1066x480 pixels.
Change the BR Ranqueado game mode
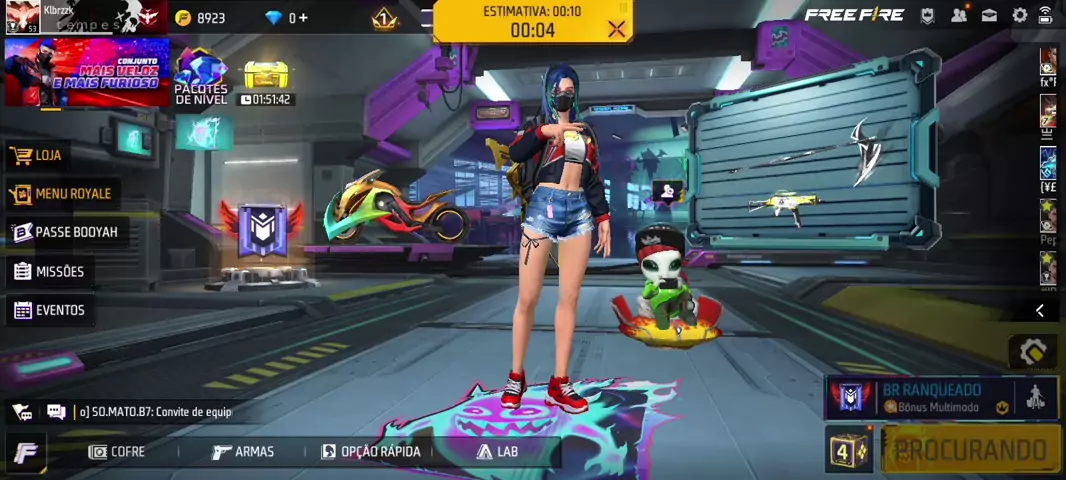pos(930,398)
